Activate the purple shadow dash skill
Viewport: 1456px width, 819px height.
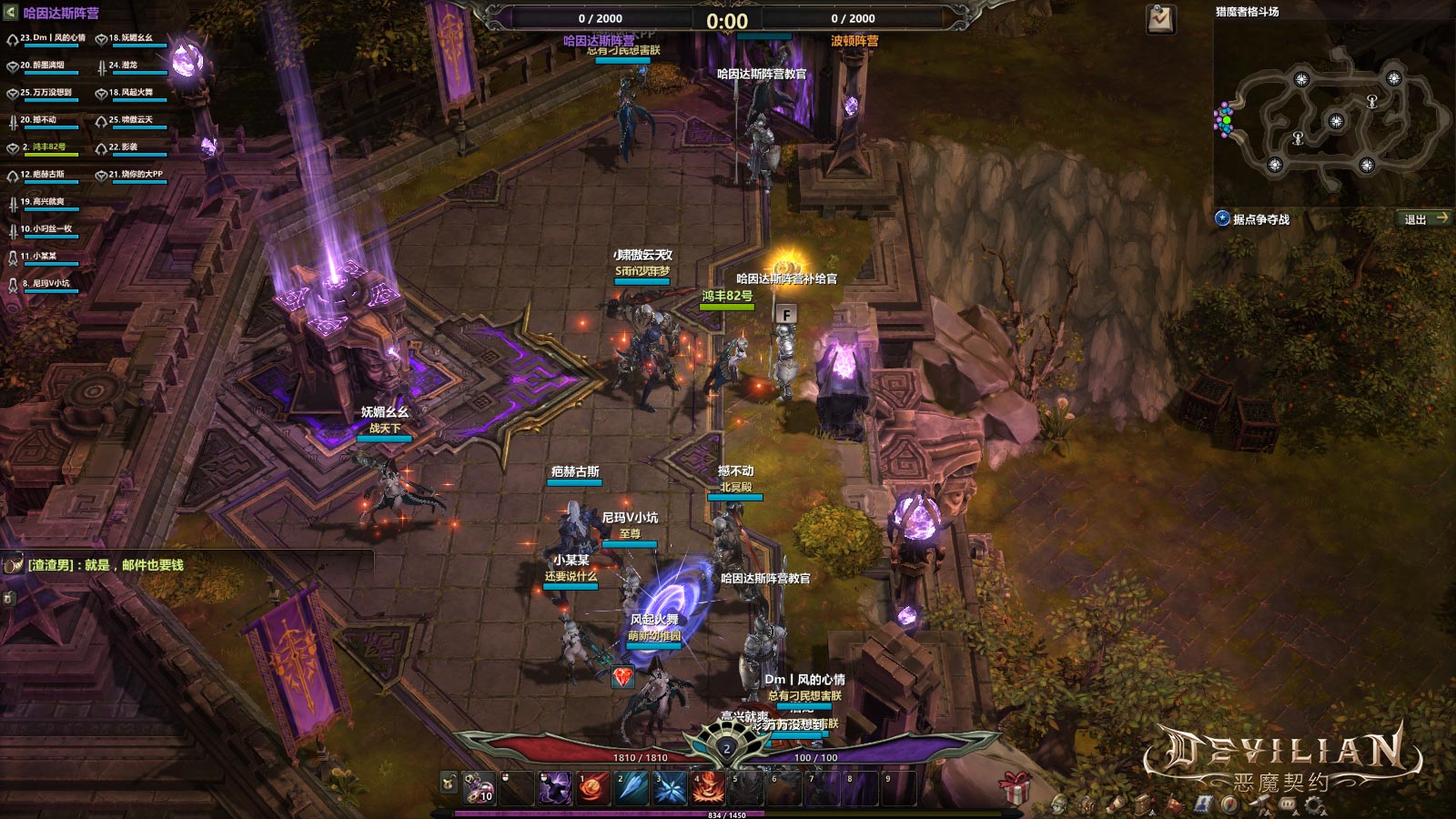554,788
